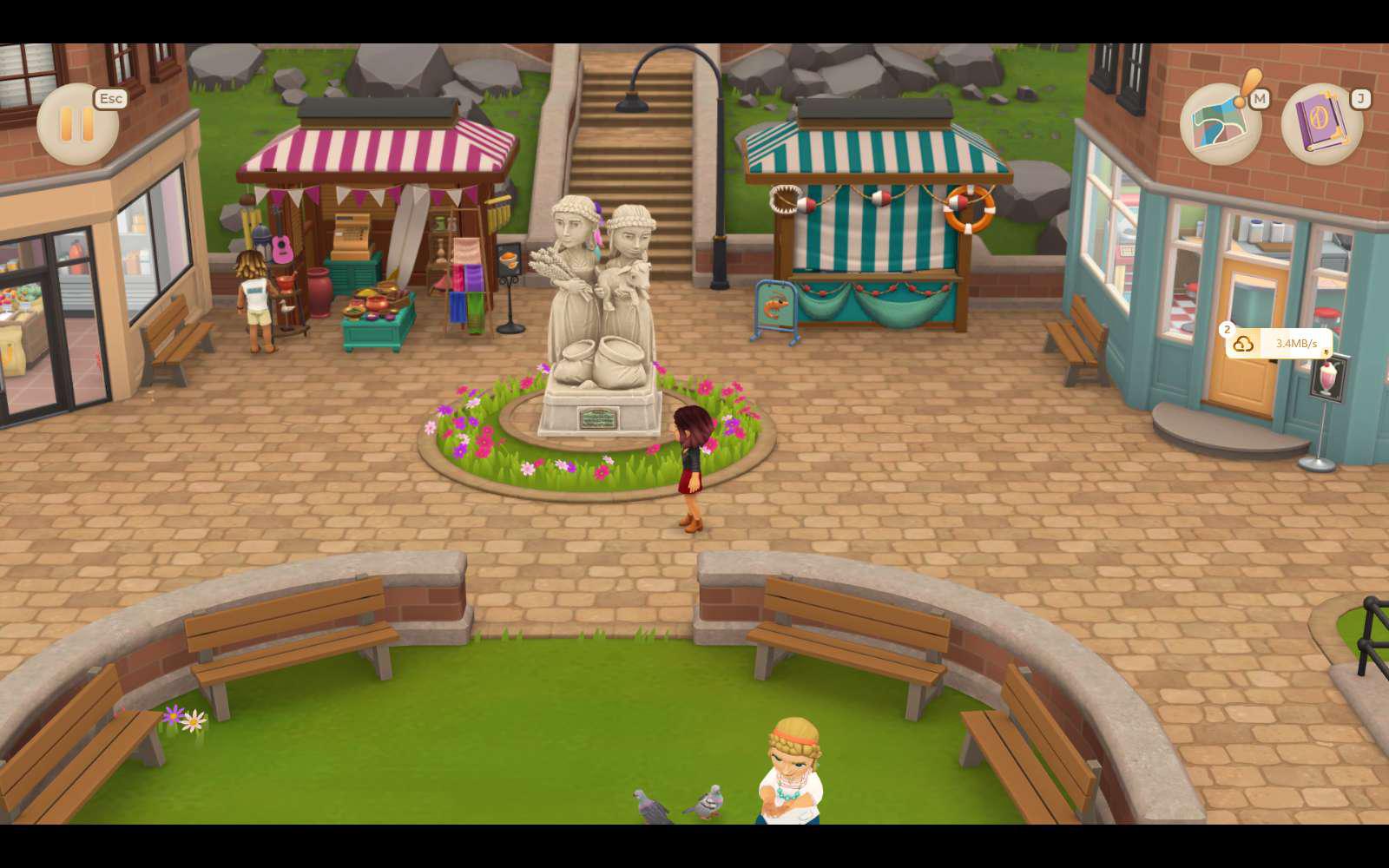
Task: Click the cloud download speed overlay
Action: pos(1279,344)
